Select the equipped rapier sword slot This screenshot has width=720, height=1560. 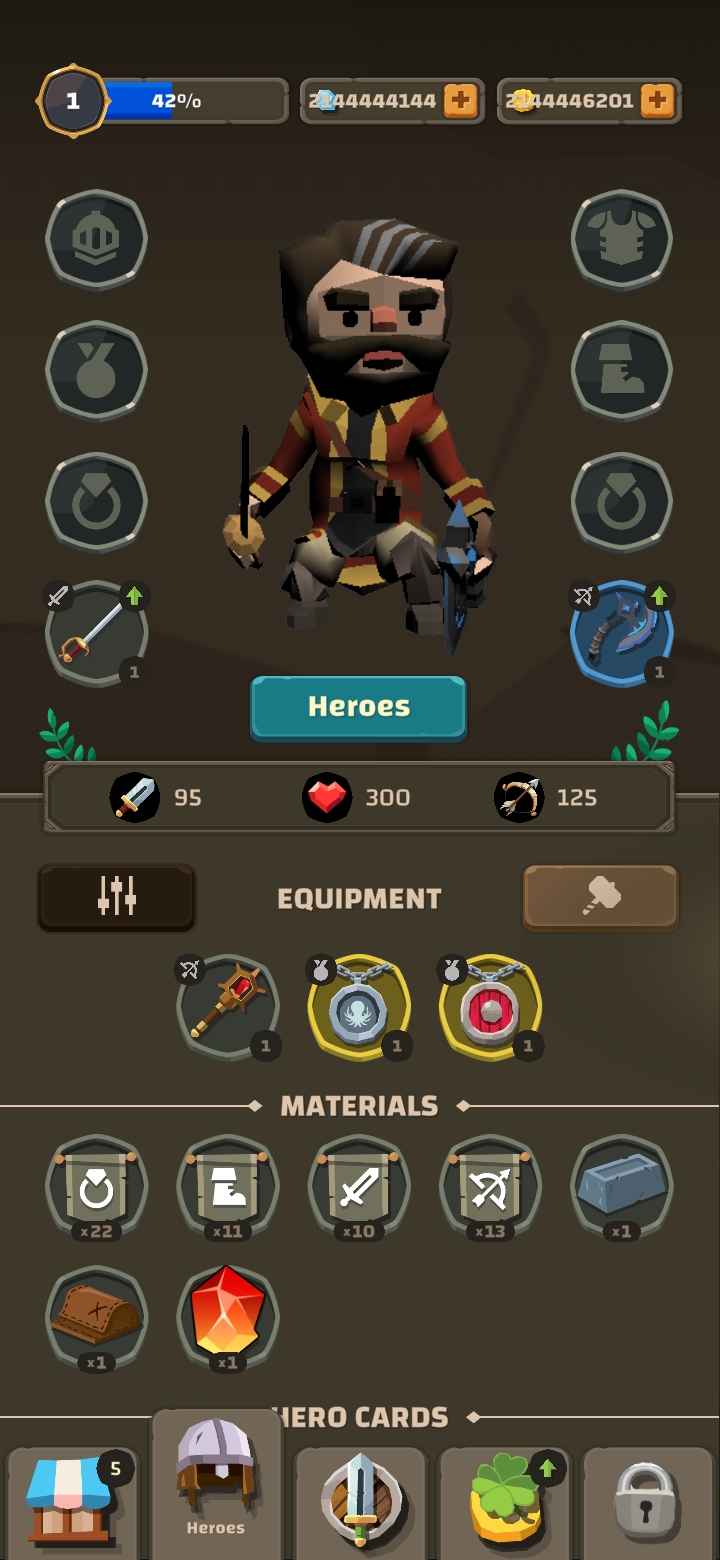pyautogui.click(x=96, y=634)
